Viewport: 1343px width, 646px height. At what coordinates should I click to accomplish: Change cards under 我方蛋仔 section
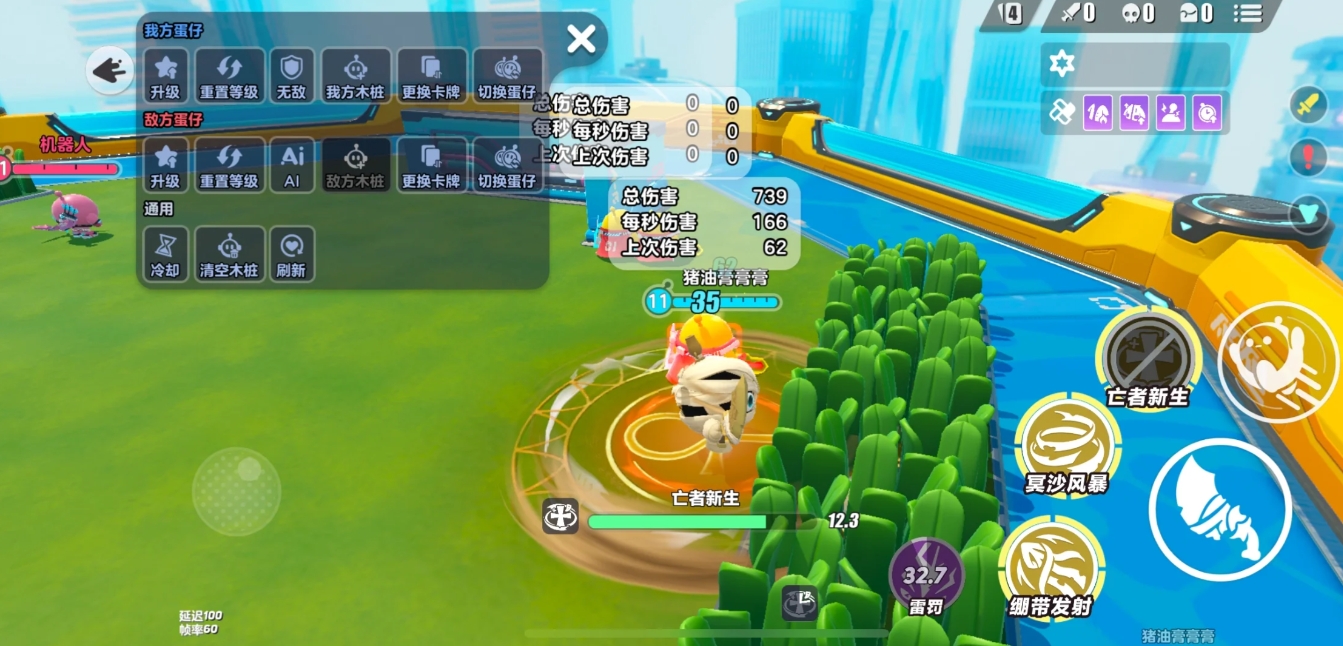(431, 75)
